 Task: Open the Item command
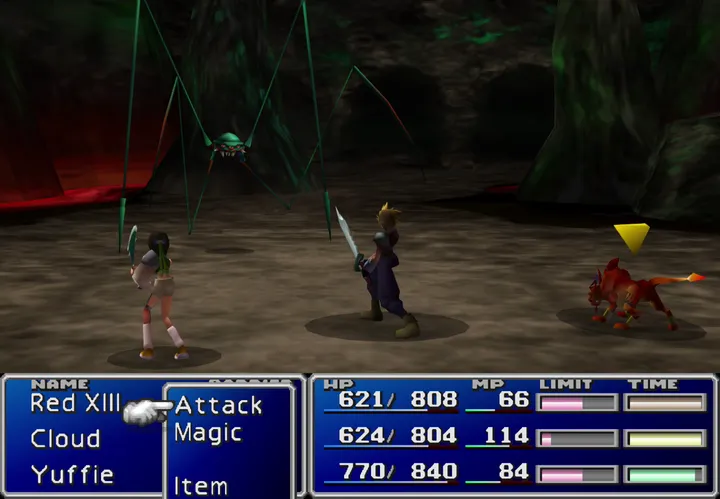point(200,486)
